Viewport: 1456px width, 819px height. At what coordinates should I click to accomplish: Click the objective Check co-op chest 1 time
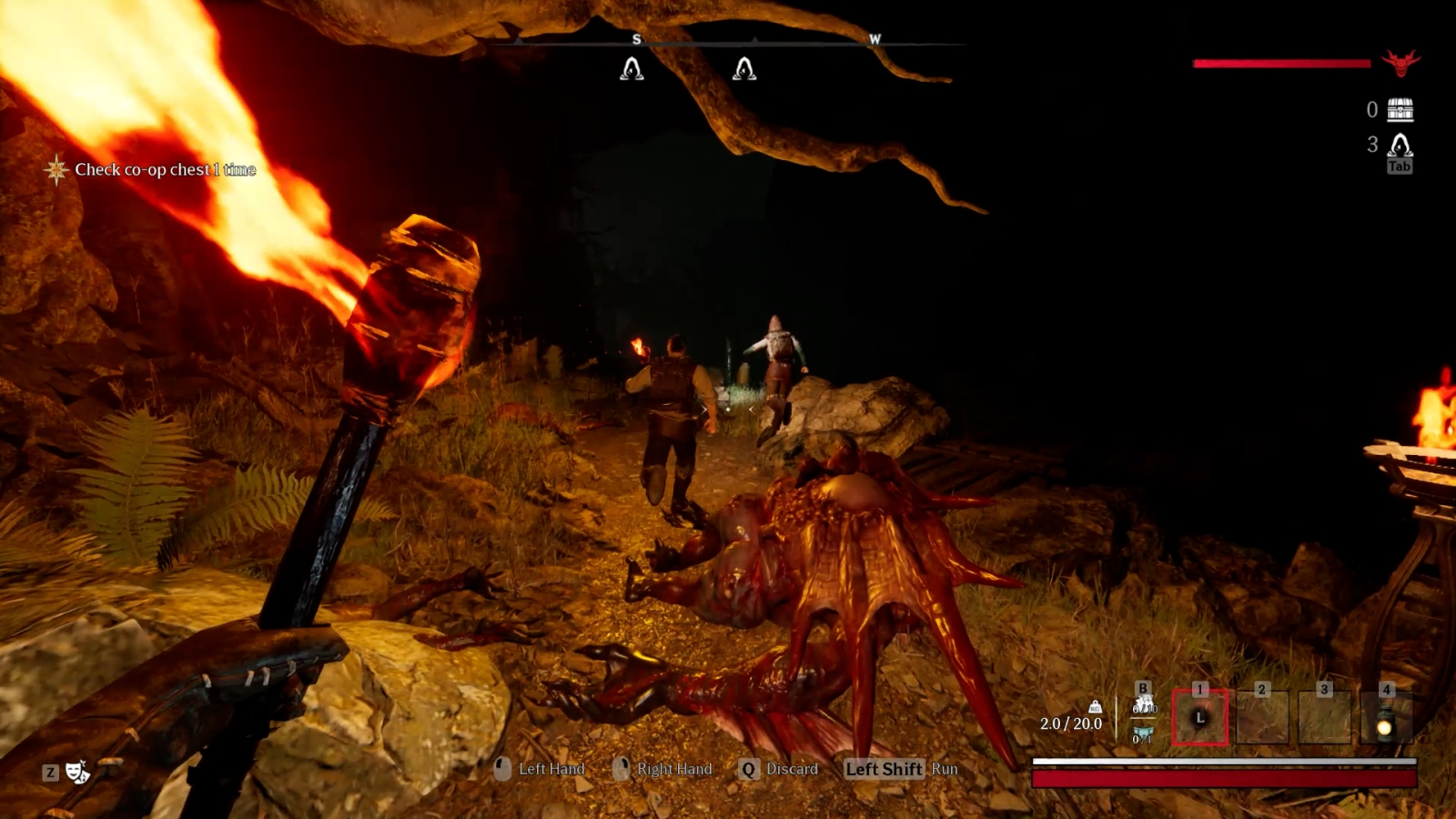(166, 170)
